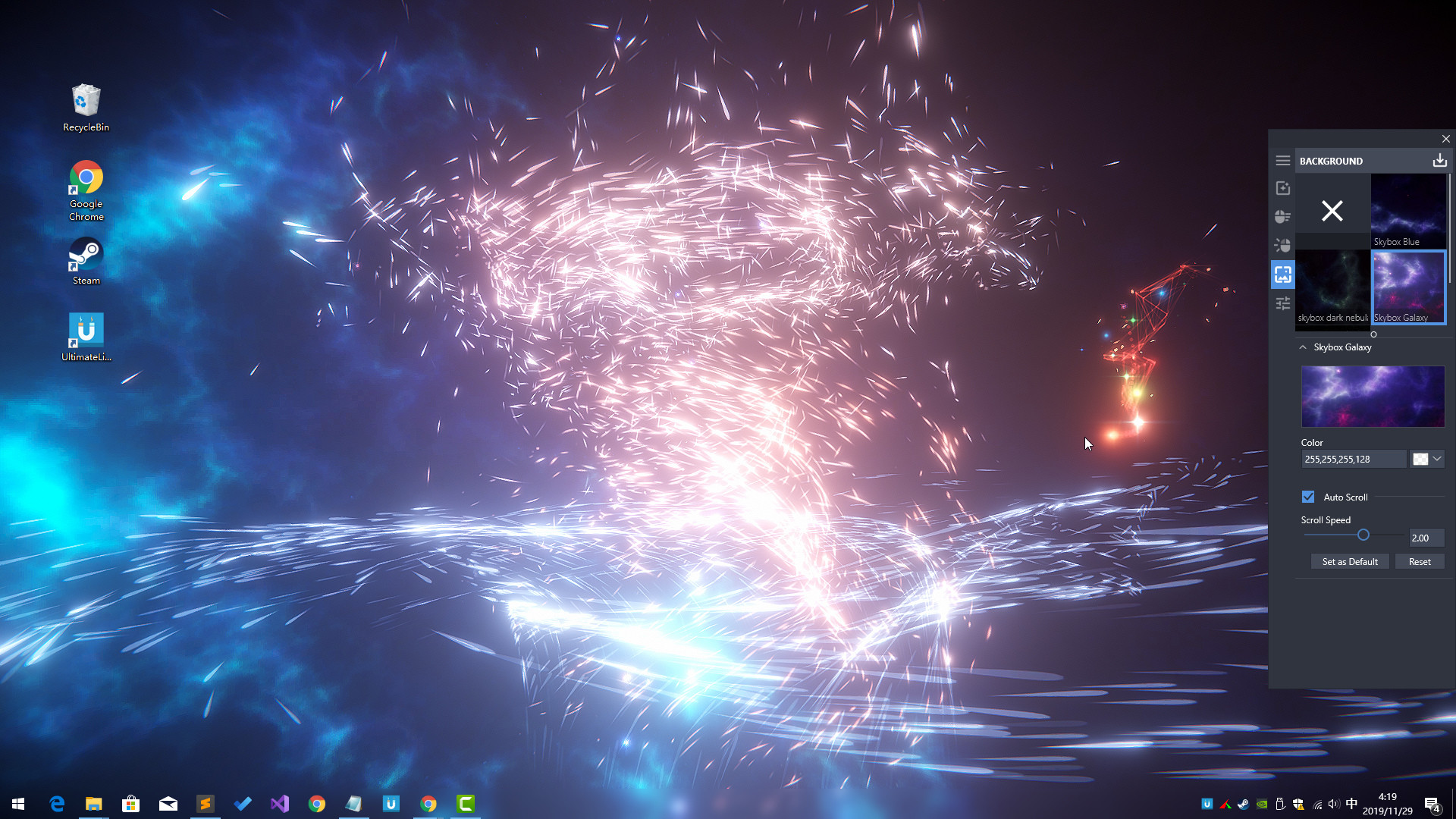Screen dimensions: 1456x819
Task: Open the color picker dropdown arrow
Action: tap(1437, 459)
